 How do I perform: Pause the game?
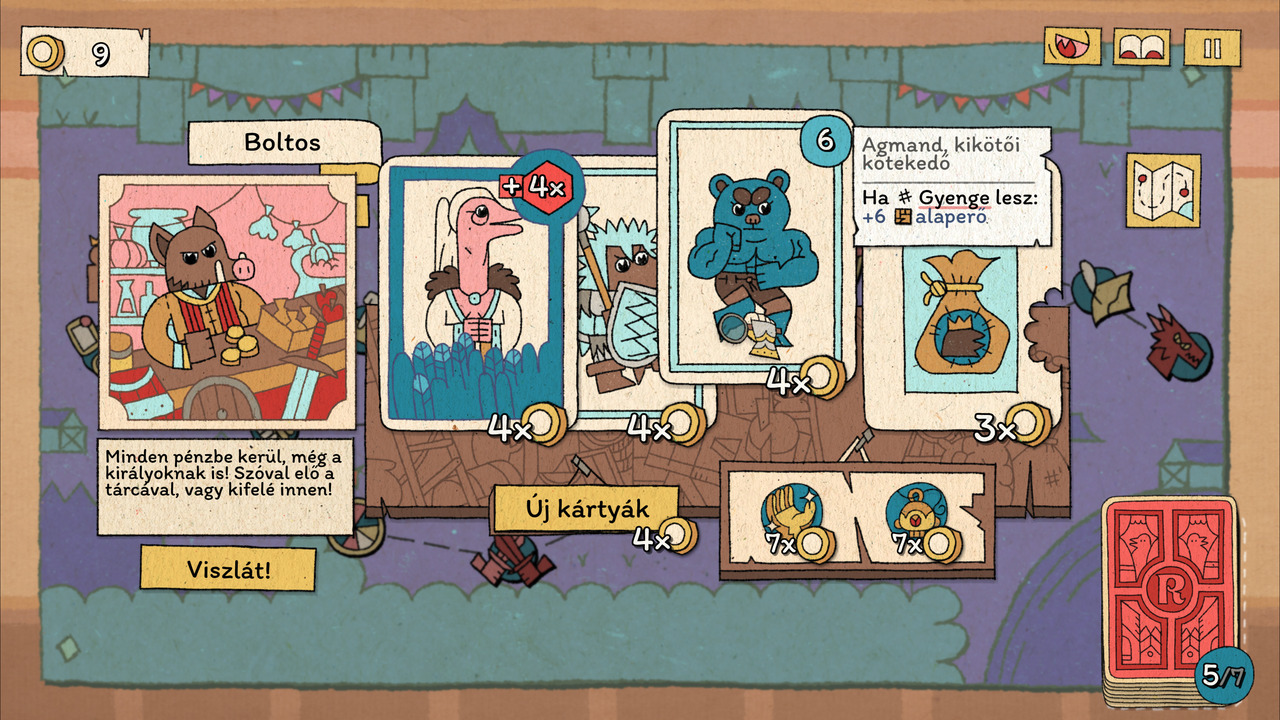(x=1212, y=48)
